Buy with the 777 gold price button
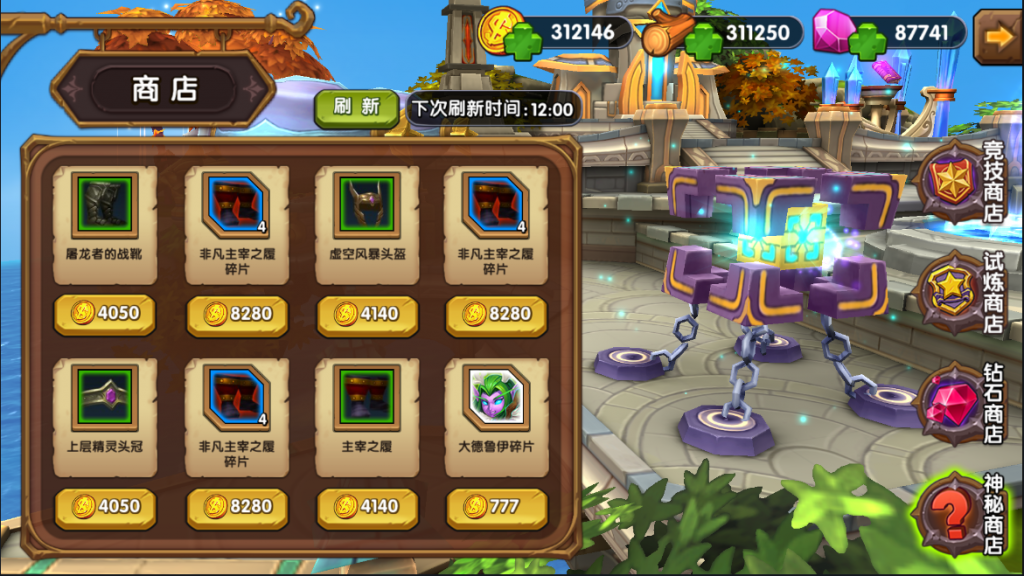This screenshot has width=1024, height=576. pos(496,507)
